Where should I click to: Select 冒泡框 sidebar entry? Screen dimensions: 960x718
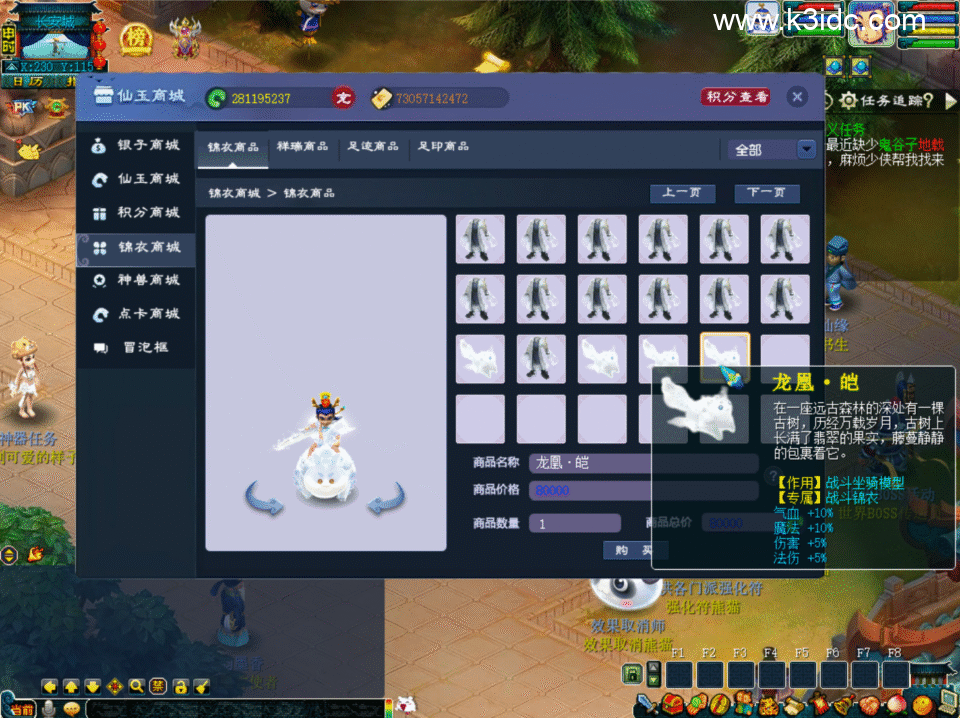136,348
